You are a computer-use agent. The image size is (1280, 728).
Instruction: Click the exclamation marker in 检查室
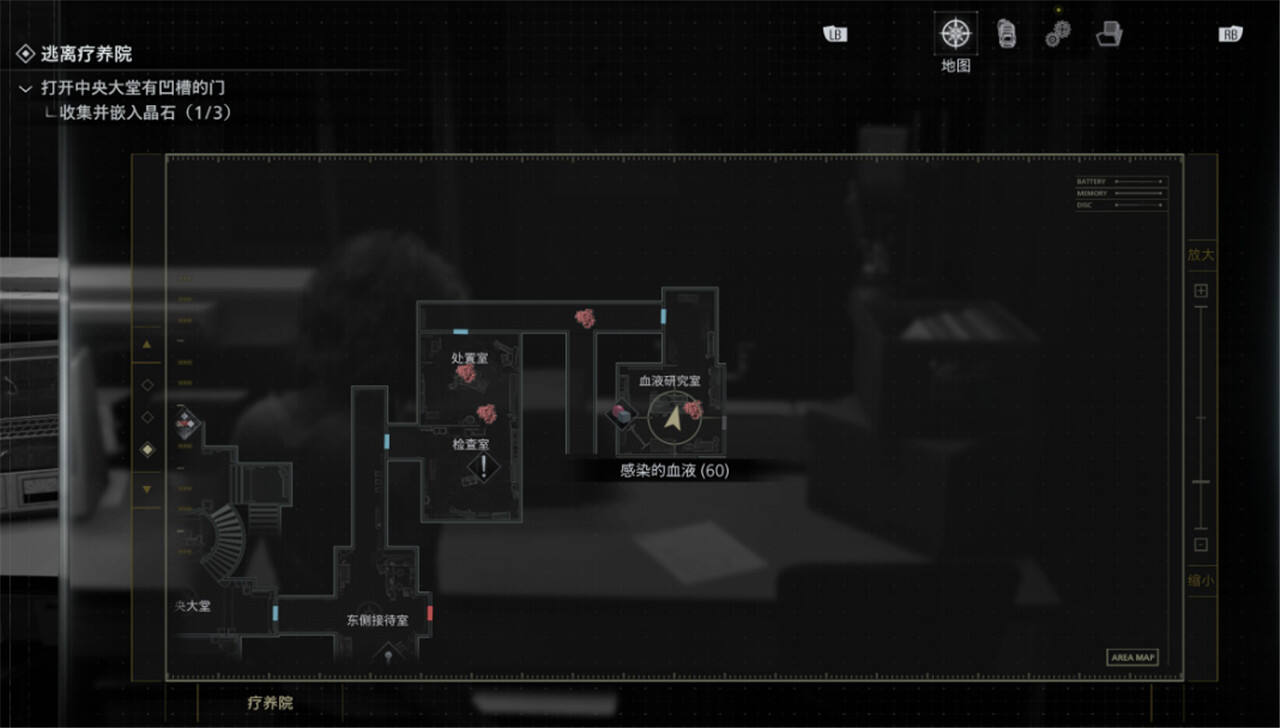click(484, 466)
